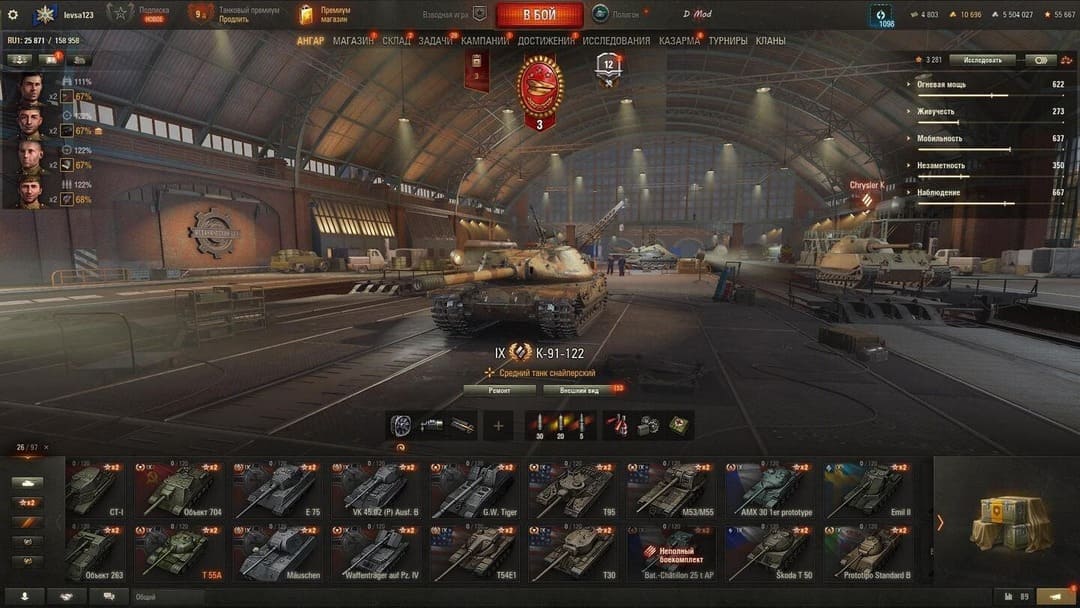Select the Объект 704 tank
This screenshot has width=1080, height=608.
click(180, 490)
